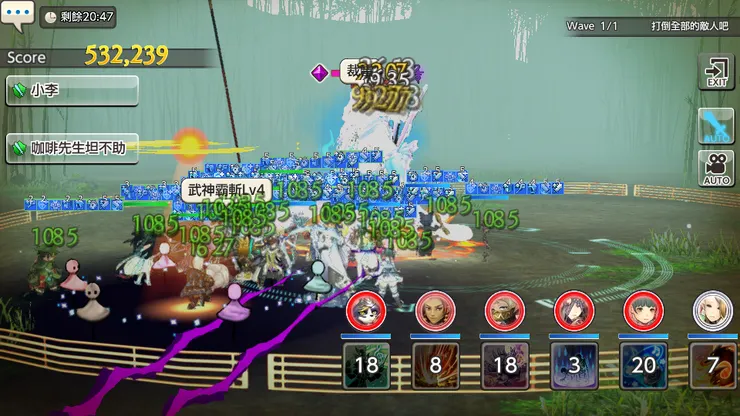Open the chat speech bubble

coord(17,16)
